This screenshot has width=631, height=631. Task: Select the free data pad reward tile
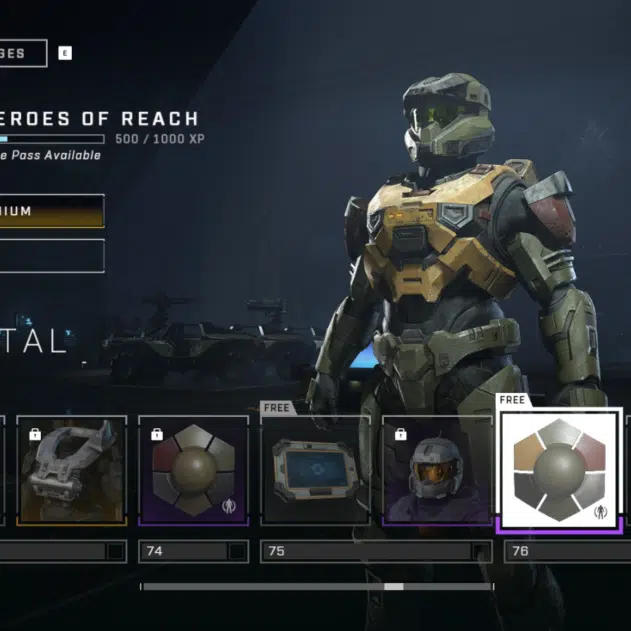tap(315, 470)
